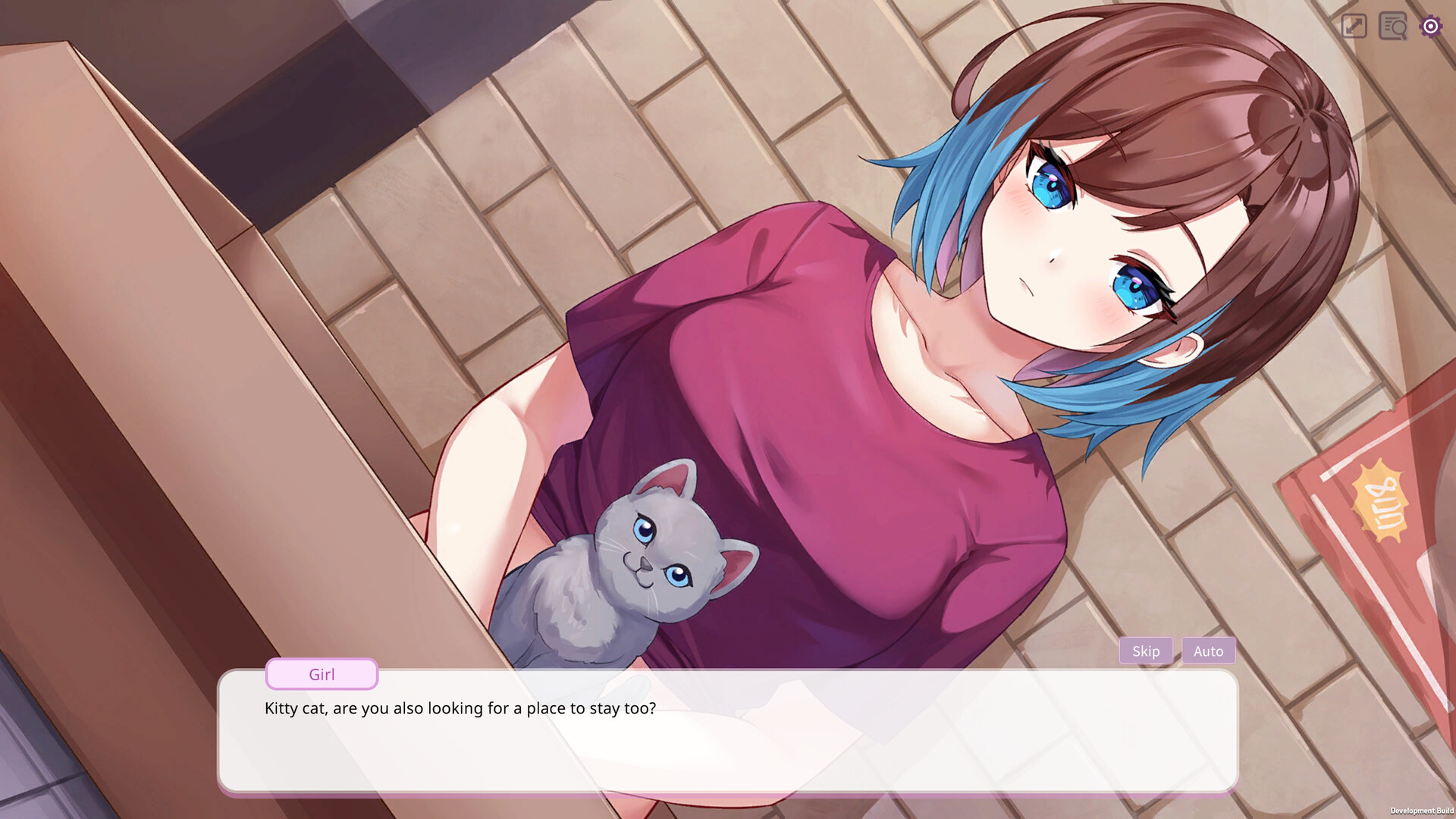Image resolution: width=1456 pixels, height=819 pixels.
Task: Open the dialogue log magnifier icon
Action: [1392, 27]
